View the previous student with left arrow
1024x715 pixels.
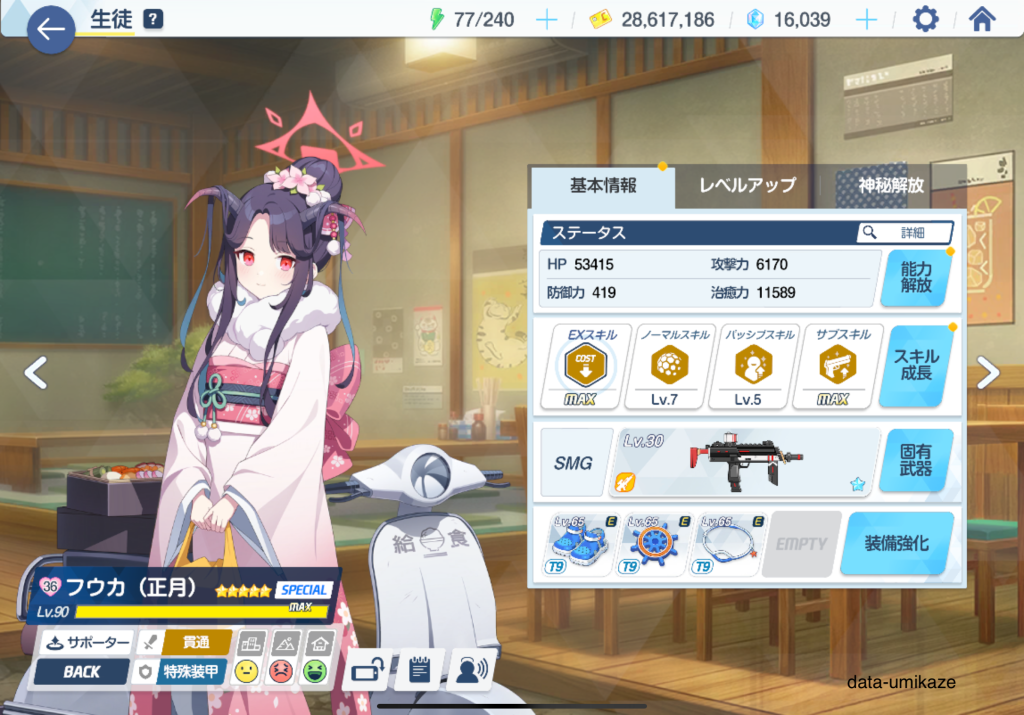click(36, 373)
